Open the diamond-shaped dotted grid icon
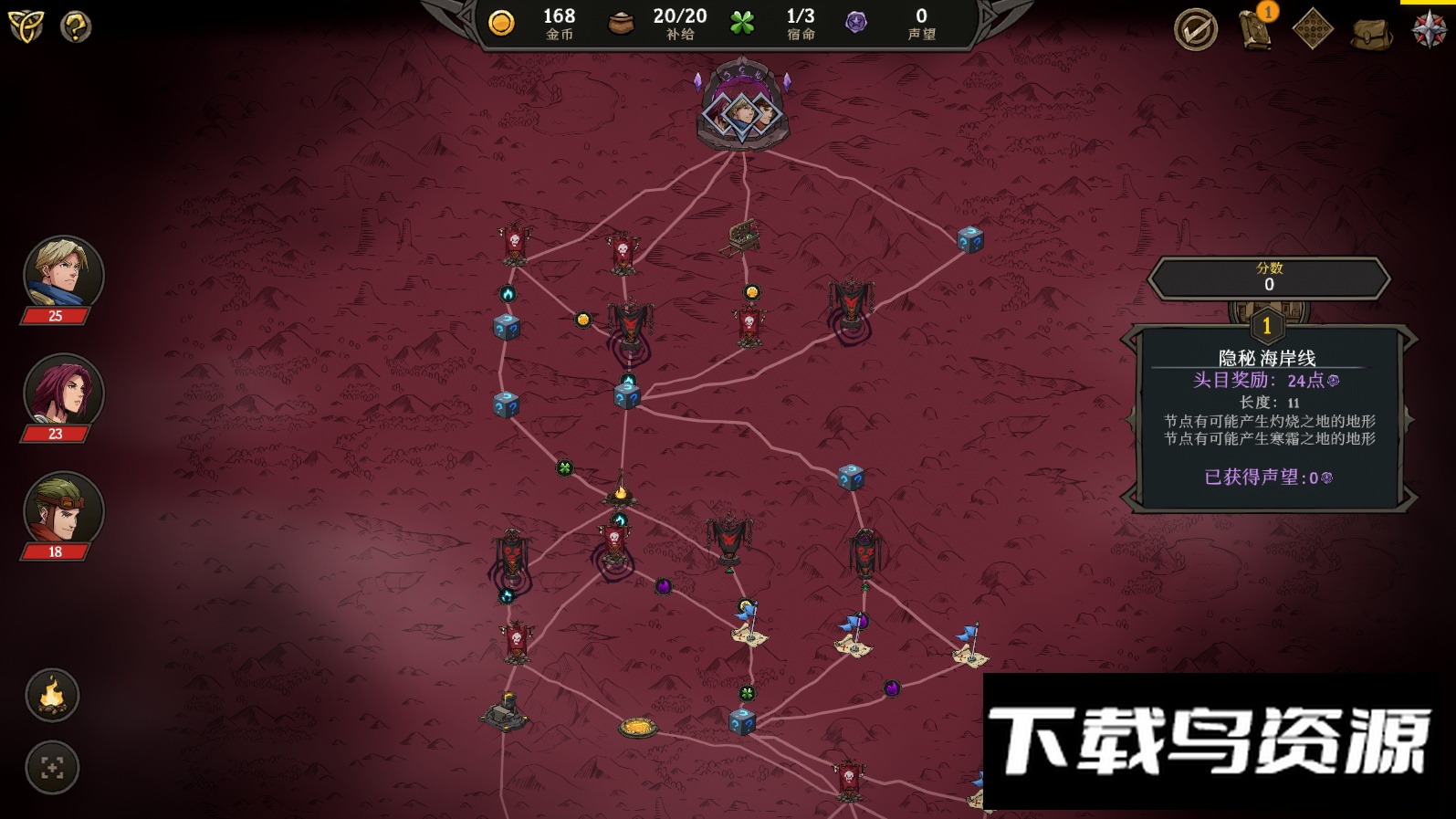Screen dimensions: 1456x819 (1313, 30)
